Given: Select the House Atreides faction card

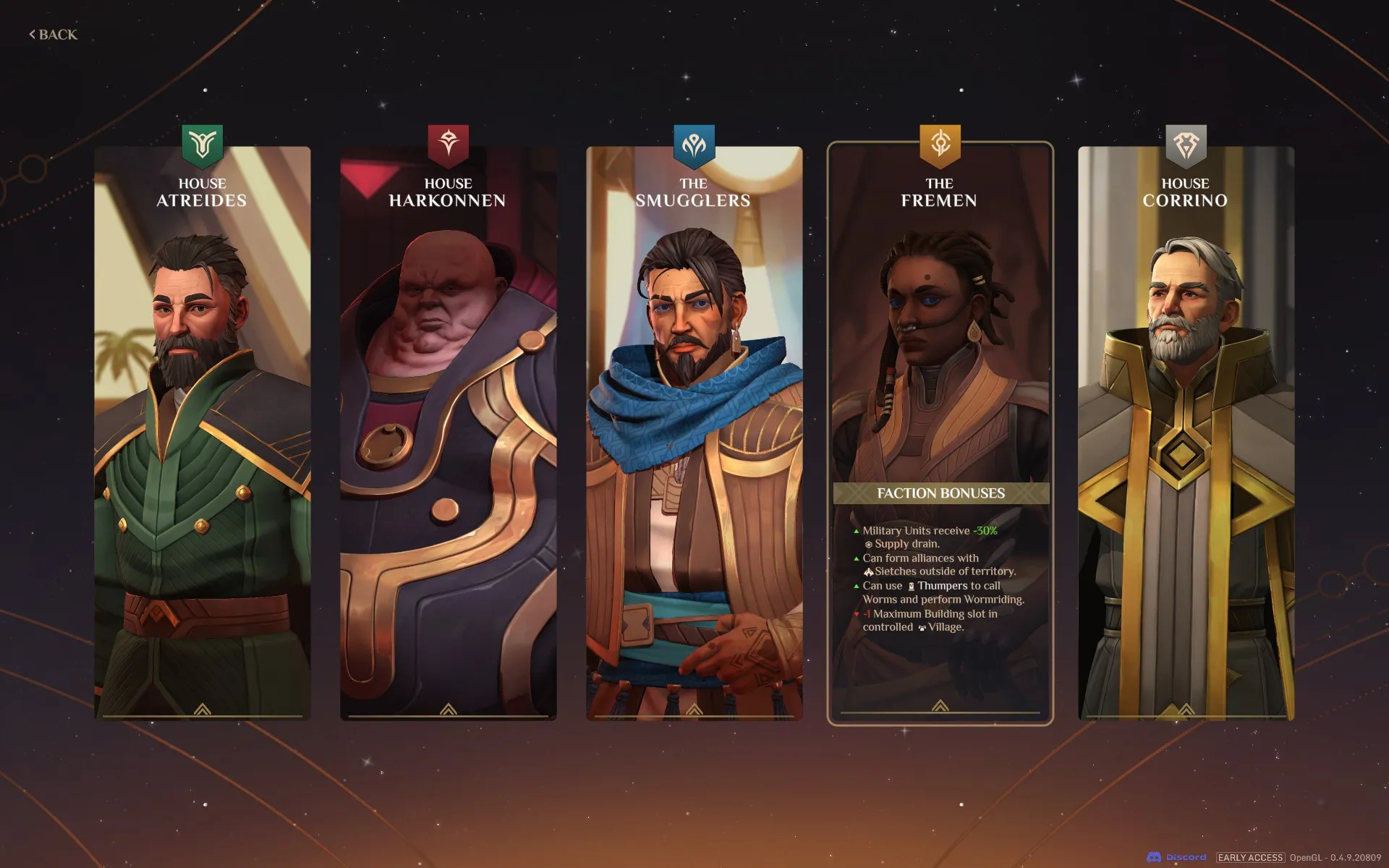Looking at the screenshot, I should 203,434.
